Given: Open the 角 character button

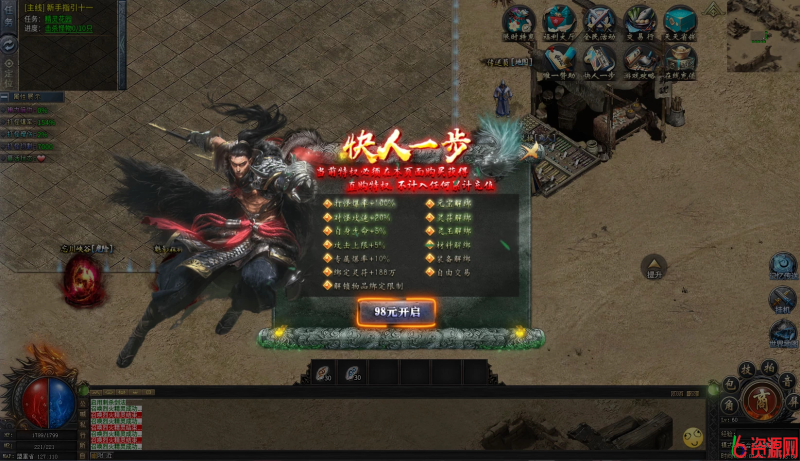Looking at the screenshot, I should coord(728,405).
